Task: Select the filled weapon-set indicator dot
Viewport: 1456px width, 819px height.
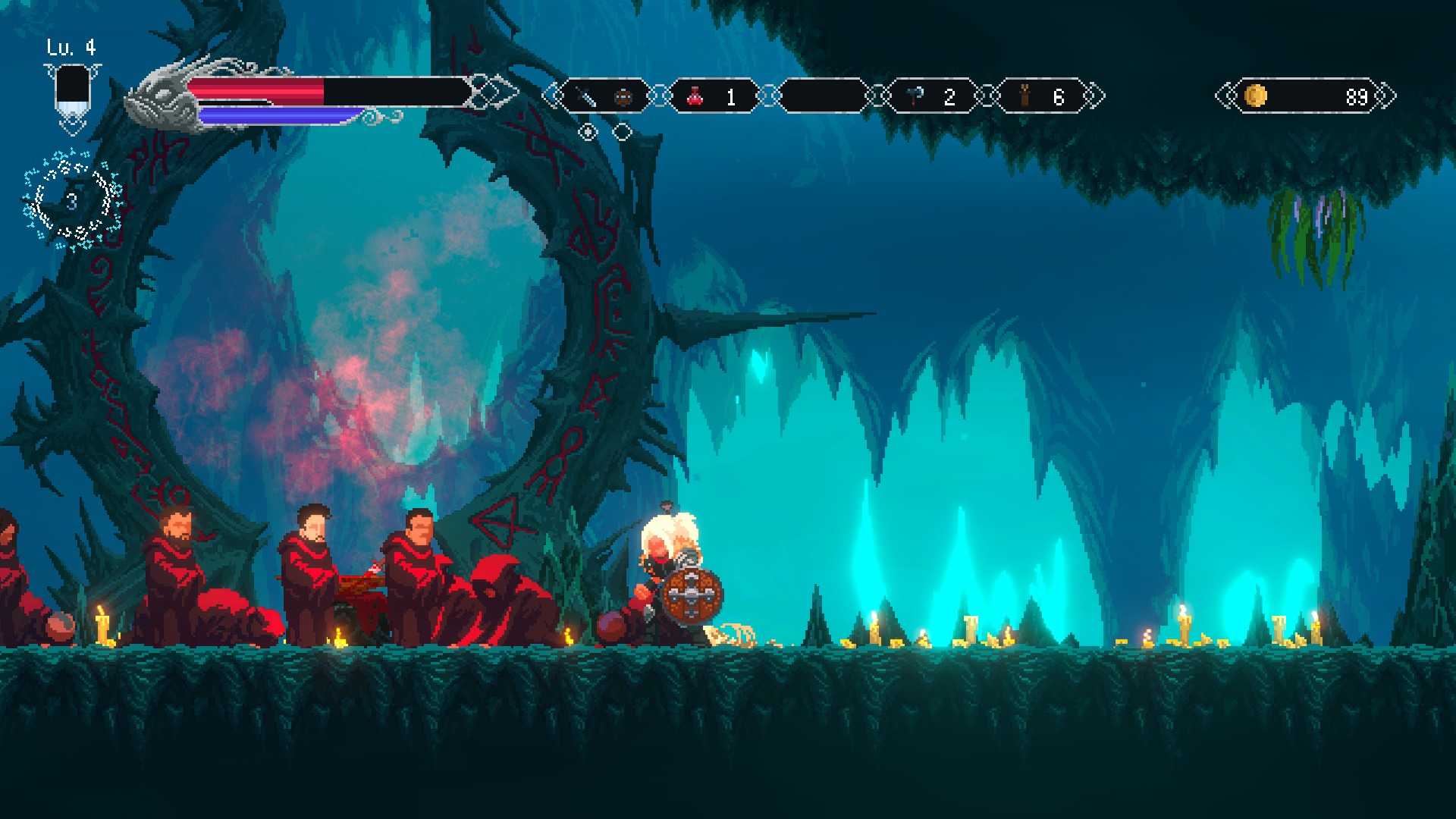Action: (x=588, y=133)
